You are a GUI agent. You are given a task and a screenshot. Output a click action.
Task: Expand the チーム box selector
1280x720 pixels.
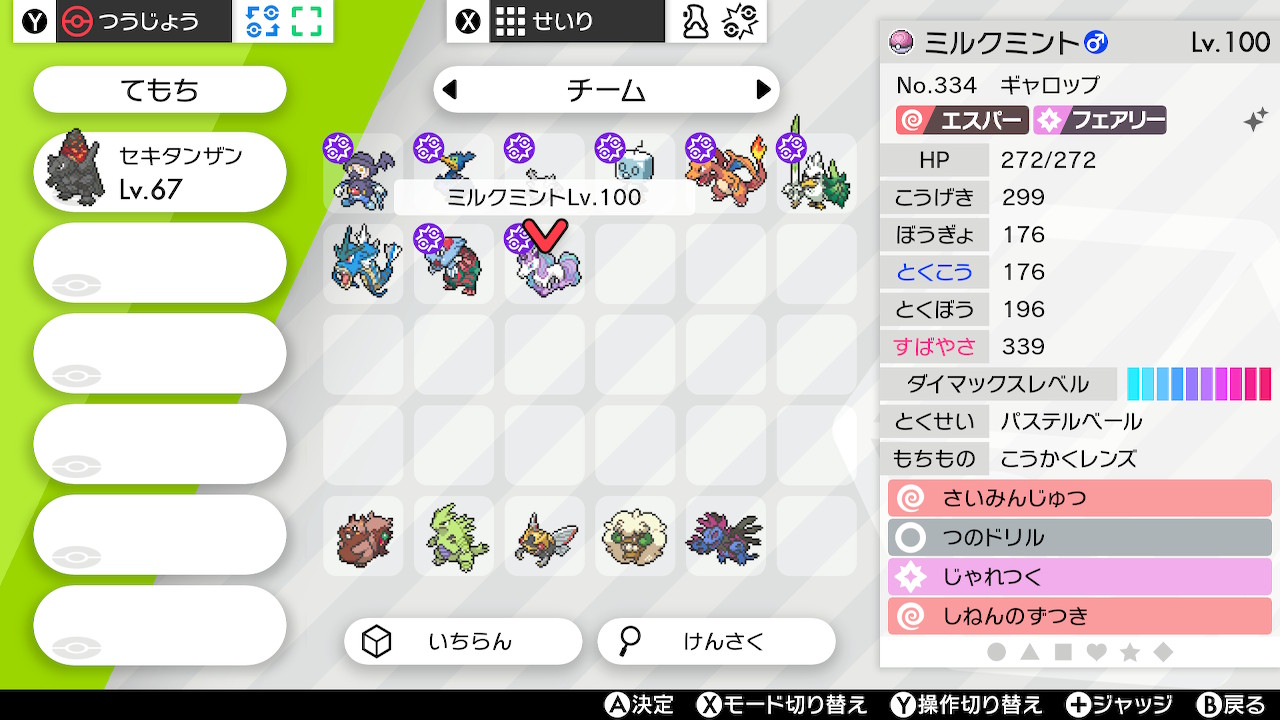point(606,89)
